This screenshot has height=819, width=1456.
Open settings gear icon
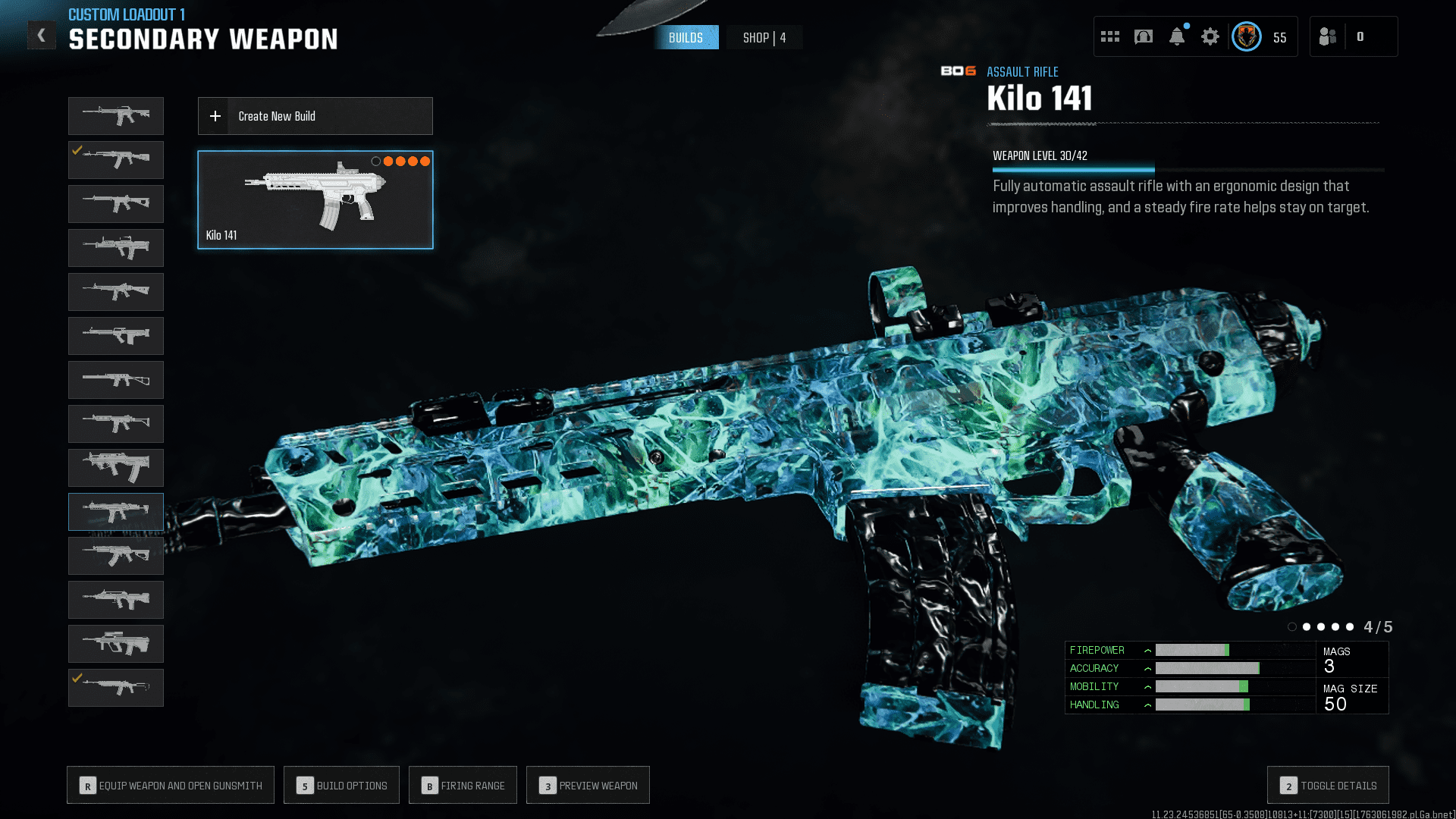click(x=1210, y=36)
